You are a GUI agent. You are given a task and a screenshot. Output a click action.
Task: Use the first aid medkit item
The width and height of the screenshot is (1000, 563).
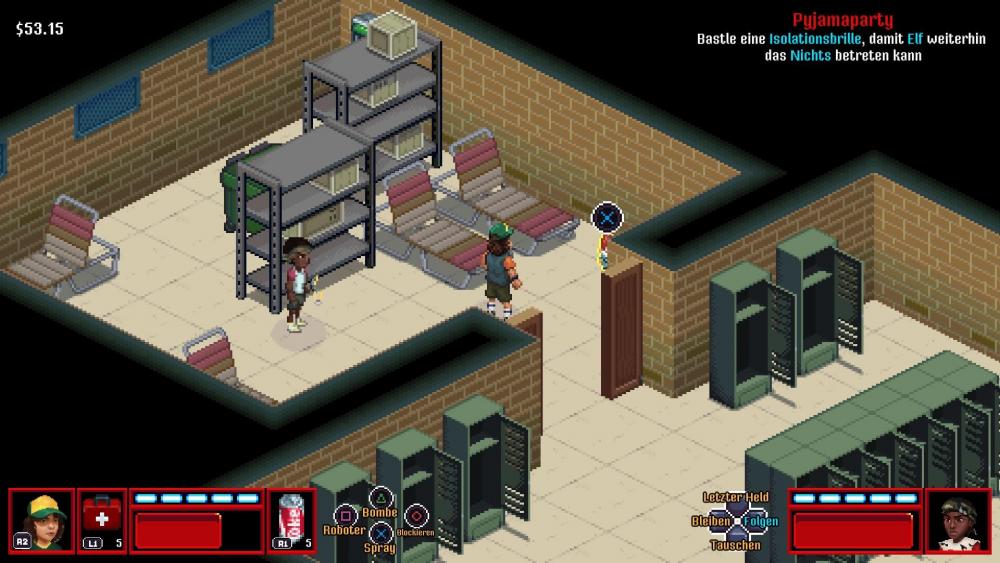101,520
